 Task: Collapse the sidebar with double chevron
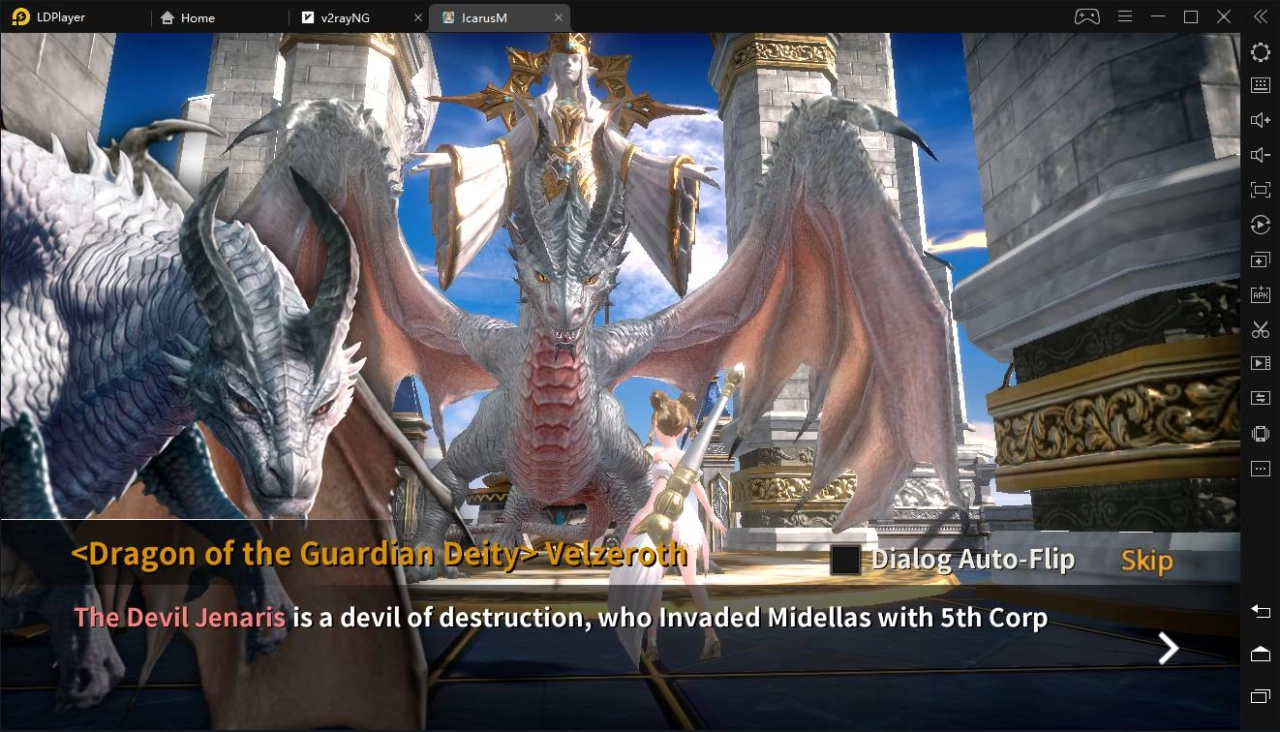[1259, 16]
